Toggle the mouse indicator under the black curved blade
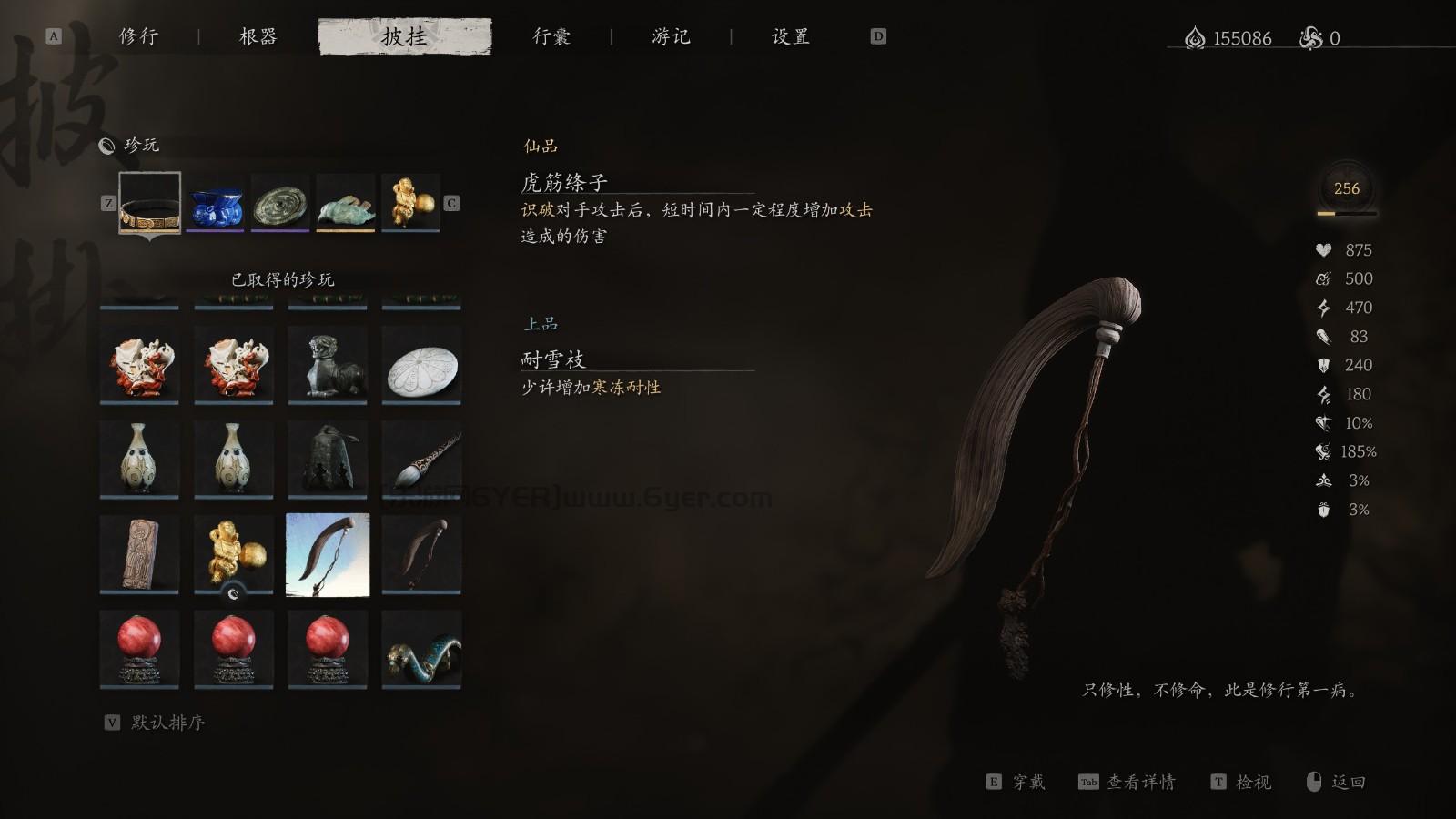This screenshot has height=819, width=1456. pos(235,595)
